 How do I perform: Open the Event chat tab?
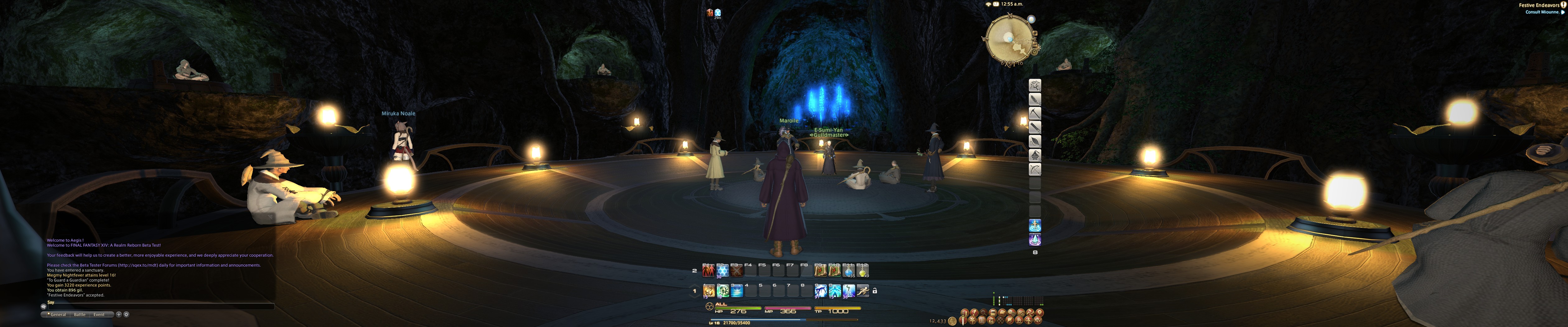click(99, 315)
